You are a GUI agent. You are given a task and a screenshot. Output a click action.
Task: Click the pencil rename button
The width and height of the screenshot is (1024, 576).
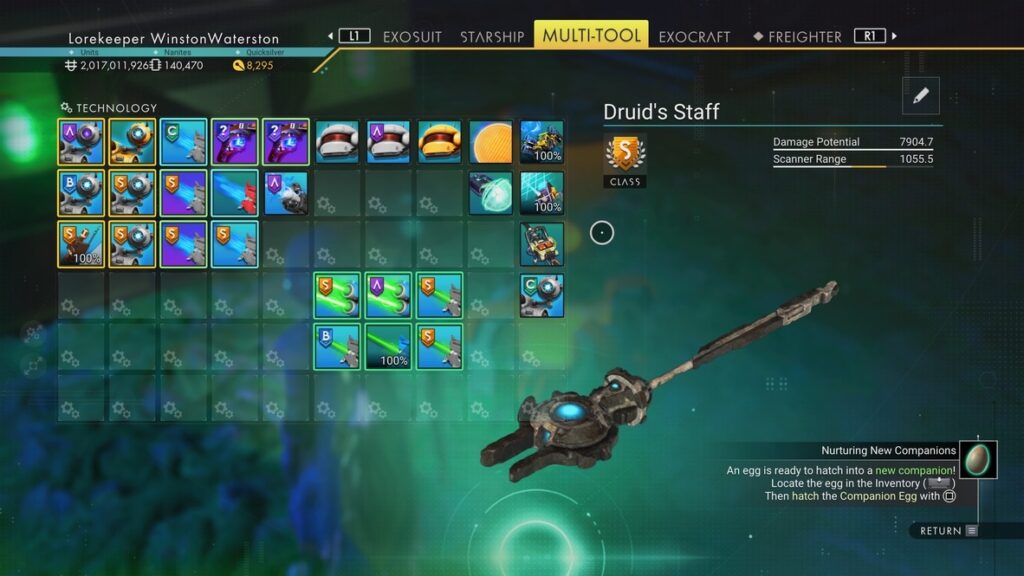tap(921, 95)
